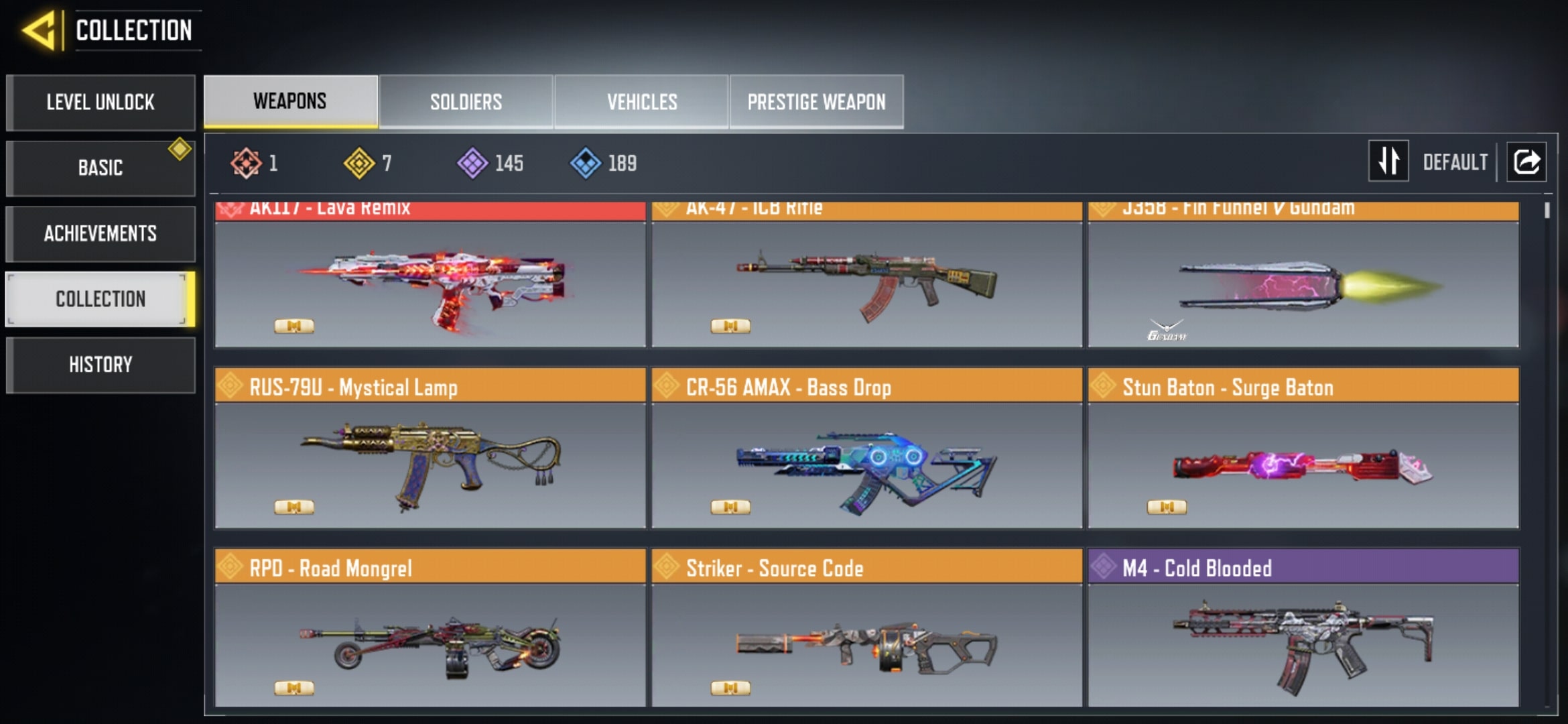Go to the Achievements section
The height and width of the screenshot is (724, 1568).
101,233
